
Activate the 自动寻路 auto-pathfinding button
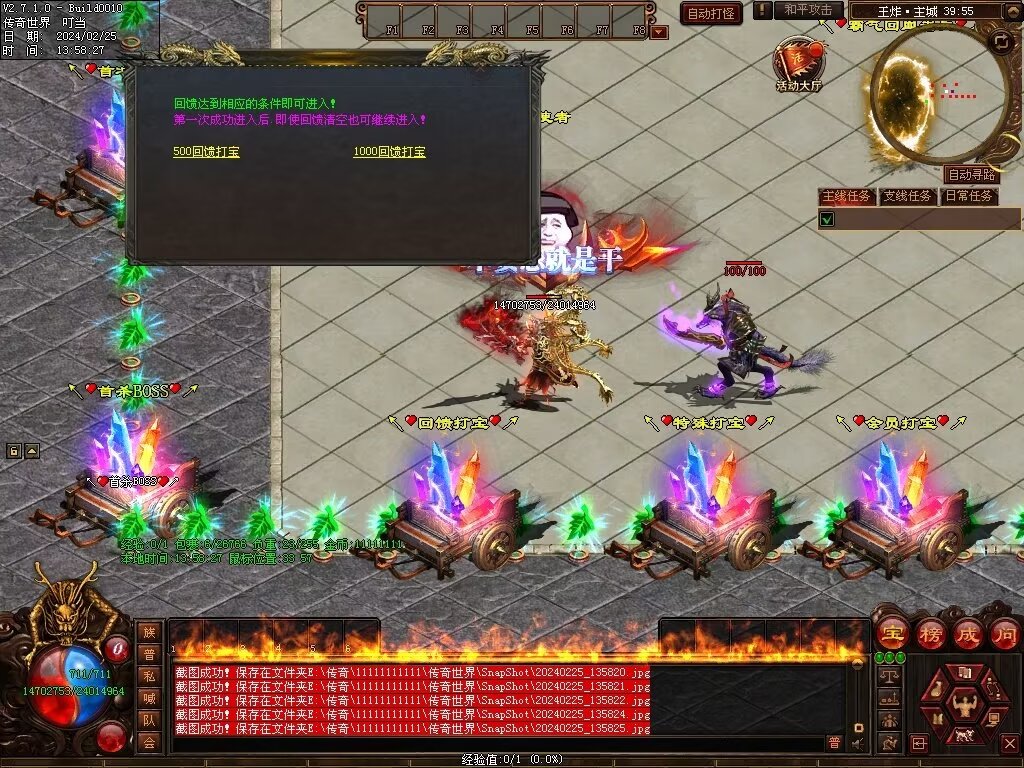coord(971,174)
